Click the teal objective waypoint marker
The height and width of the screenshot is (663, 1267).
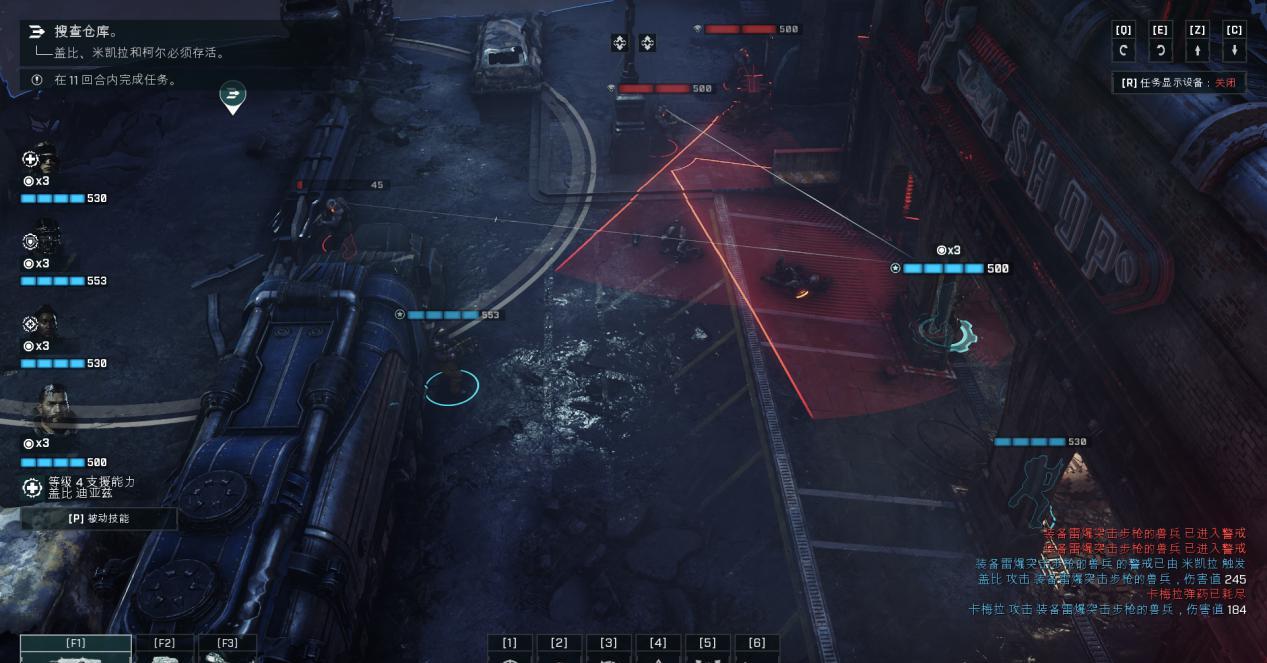(232, 96)
